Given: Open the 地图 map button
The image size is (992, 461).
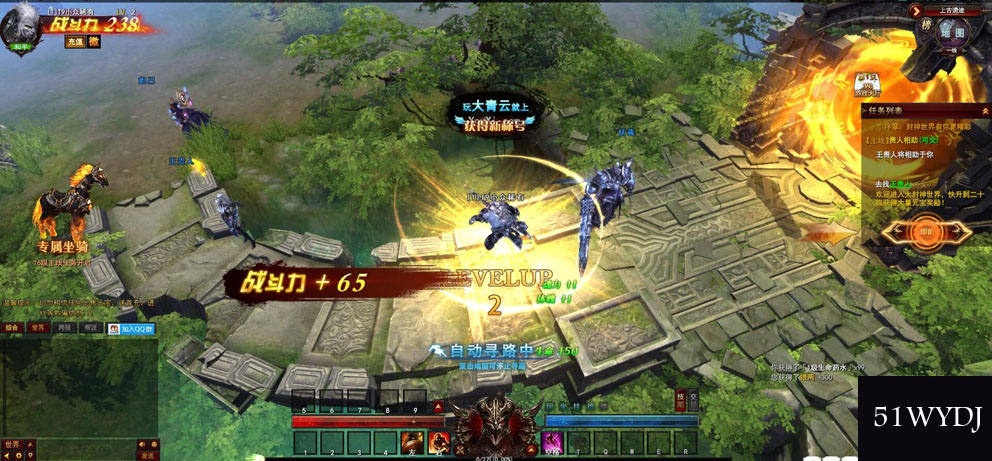Looking at the screenshot, I should (952, 32).
